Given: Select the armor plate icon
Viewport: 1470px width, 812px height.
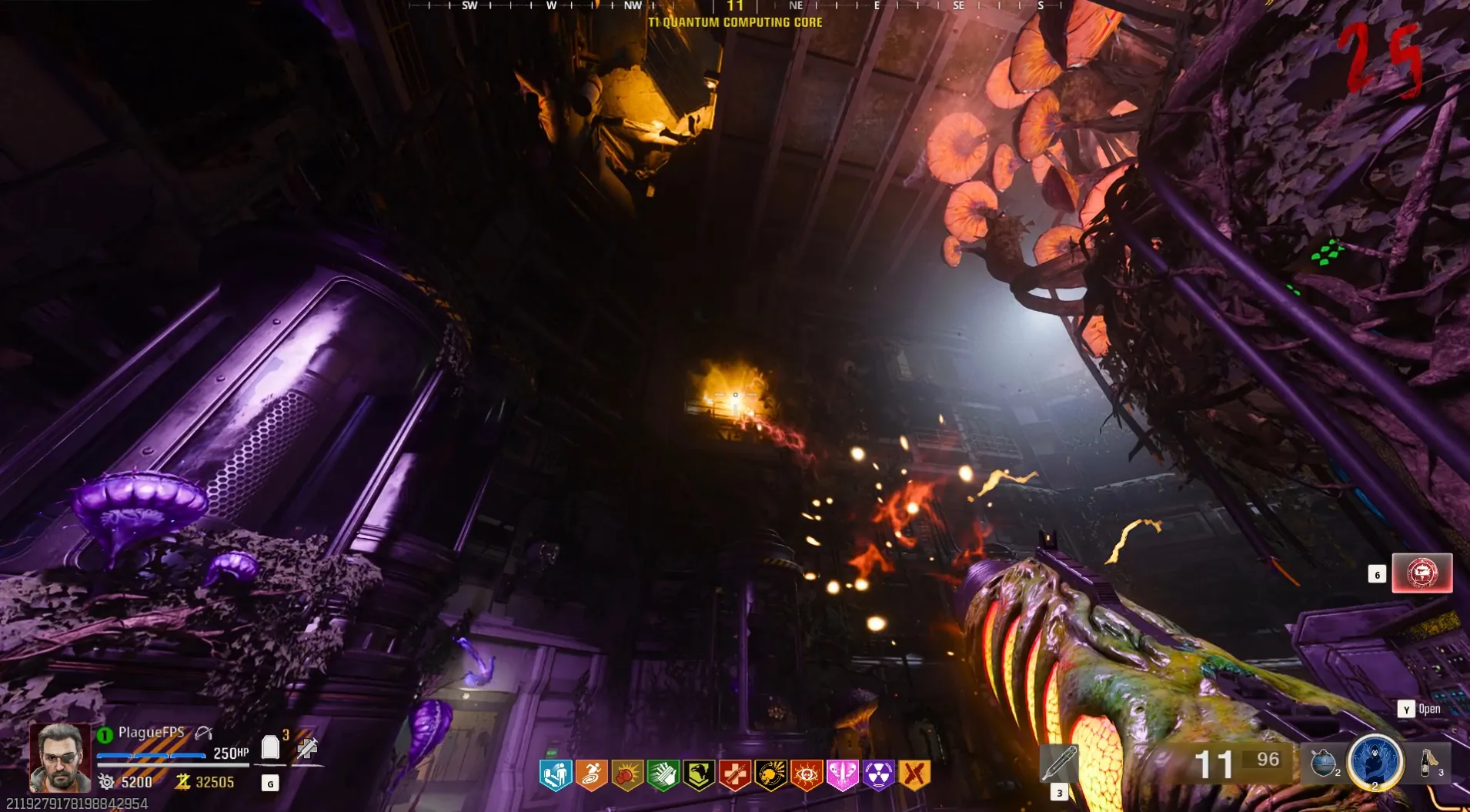Looking at the screenshot, I should tap(270, 747).
